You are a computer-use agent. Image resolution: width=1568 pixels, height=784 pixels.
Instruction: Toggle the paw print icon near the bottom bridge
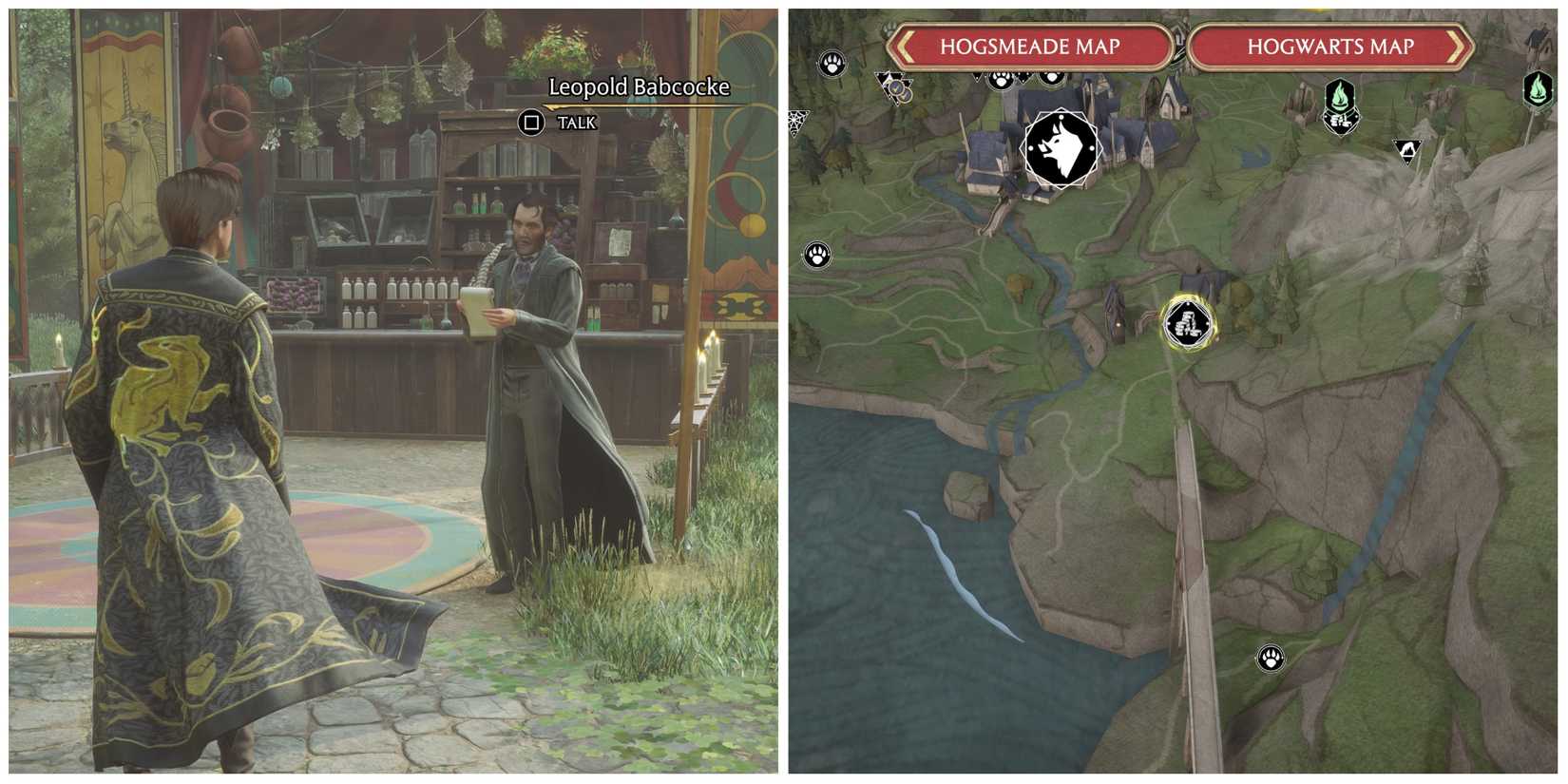point(1270,656)
